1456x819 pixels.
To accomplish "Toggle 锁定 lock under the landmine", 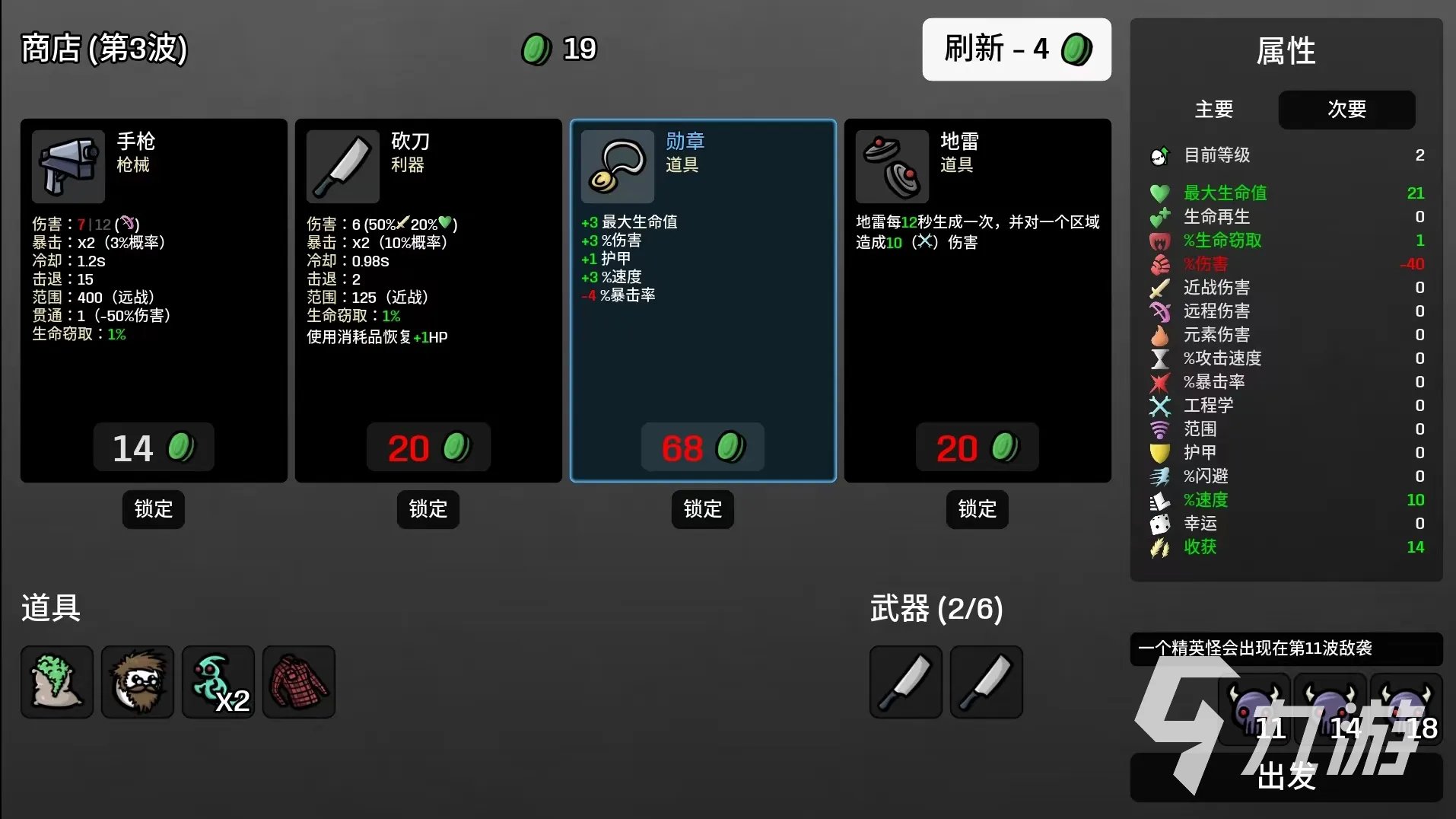I will click(977, 509).
